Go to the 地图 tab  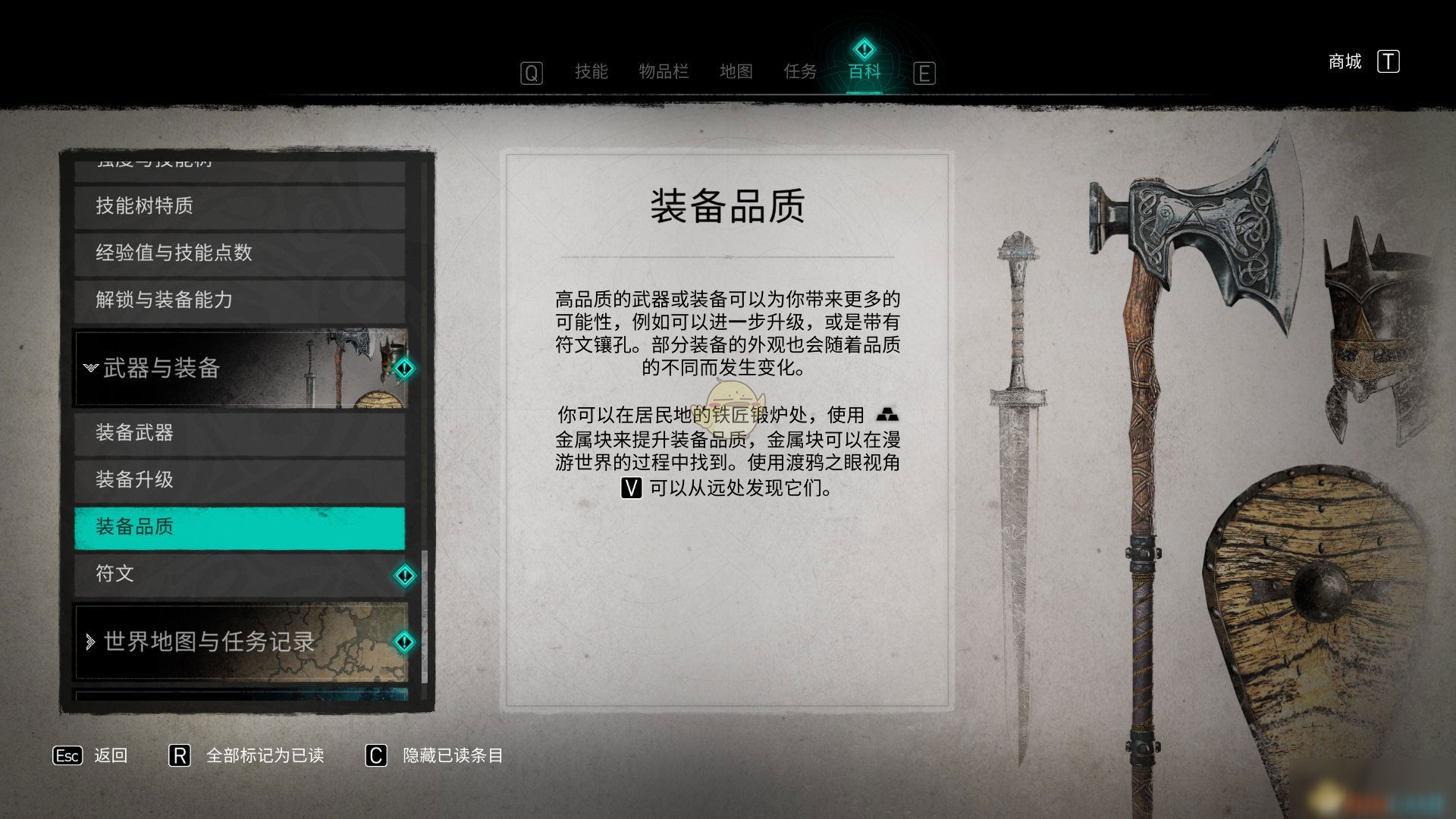pyautogui.click(x=736, y=72)
